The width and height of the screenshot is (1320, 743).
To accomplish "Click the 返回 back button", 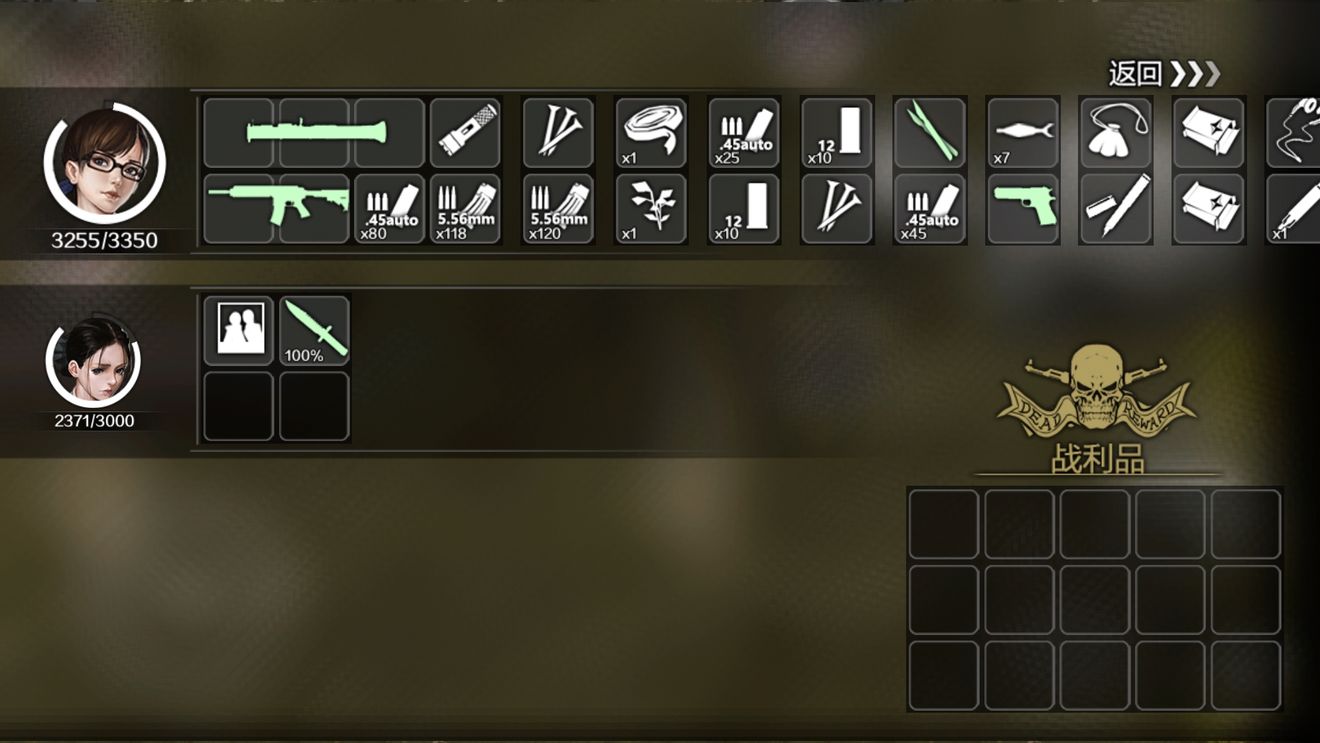I will tap(1164, 74).
